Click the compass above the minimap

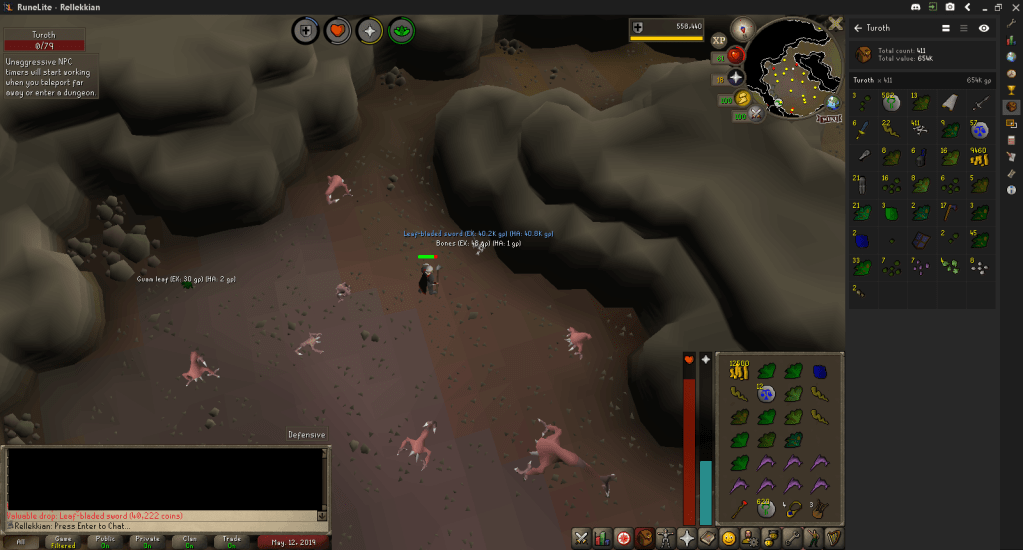[x=742, y=27]
